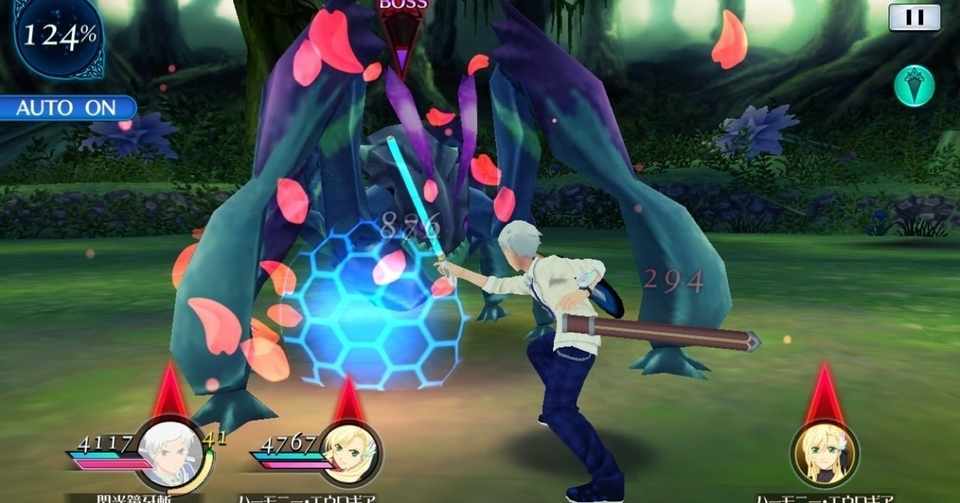
Task: Tap the teal crystal icon
Action: [x=914, y=85]
